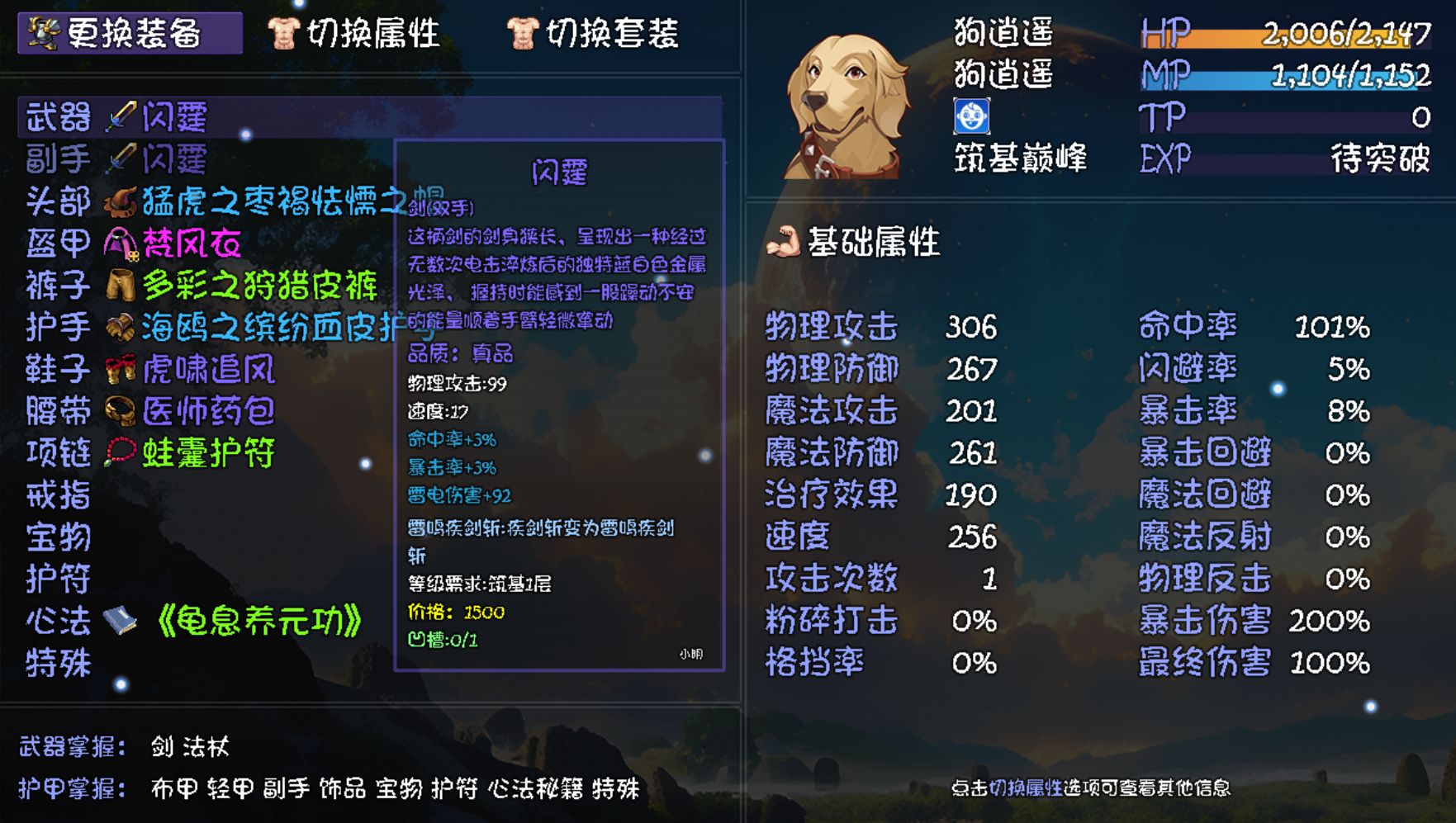The image size is (1456, 823).
Task: Choose the 副手 equipment slot
Action: pyautogui.click(x=117, y=159)
